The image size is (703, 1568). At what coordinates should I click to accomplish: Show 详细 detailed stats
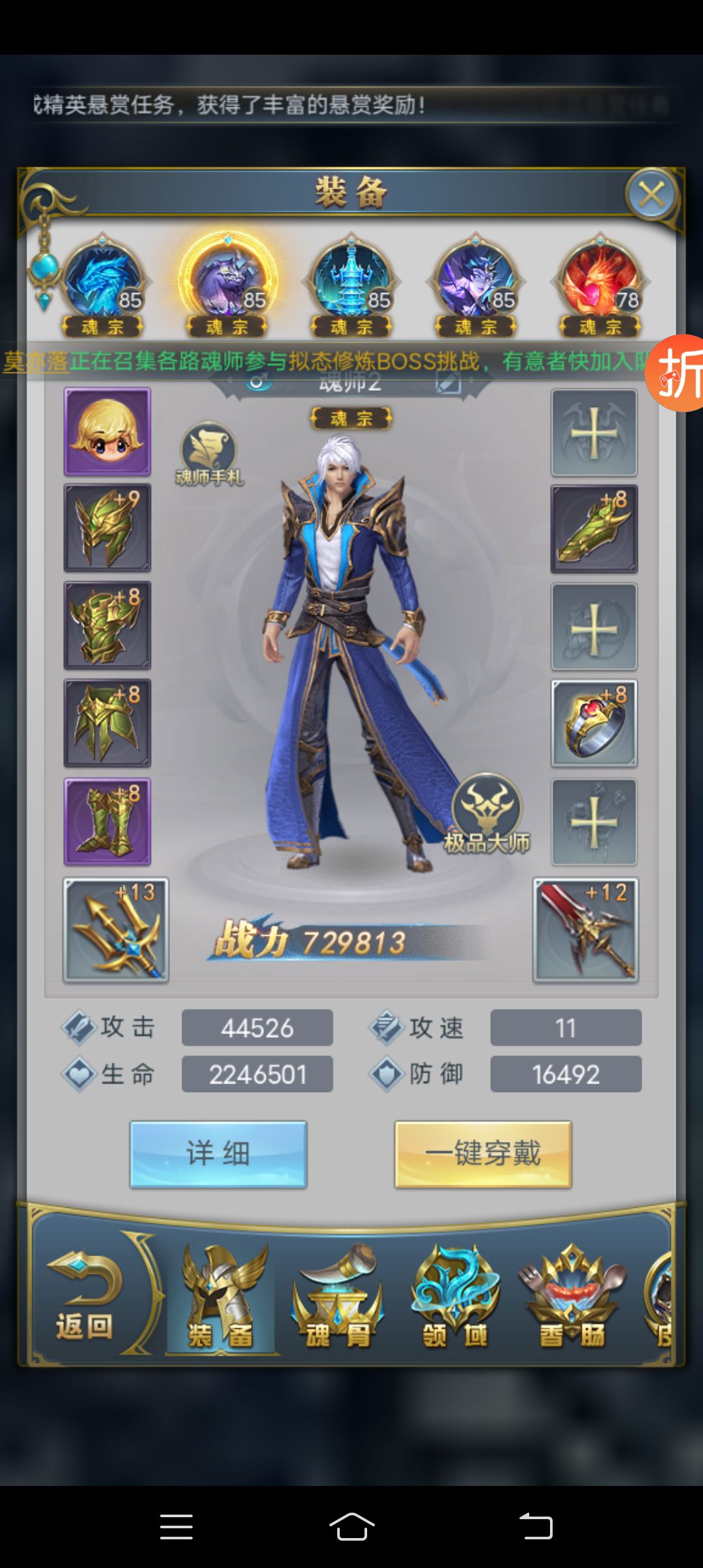pyautogui.click(x=218, y=1154)
